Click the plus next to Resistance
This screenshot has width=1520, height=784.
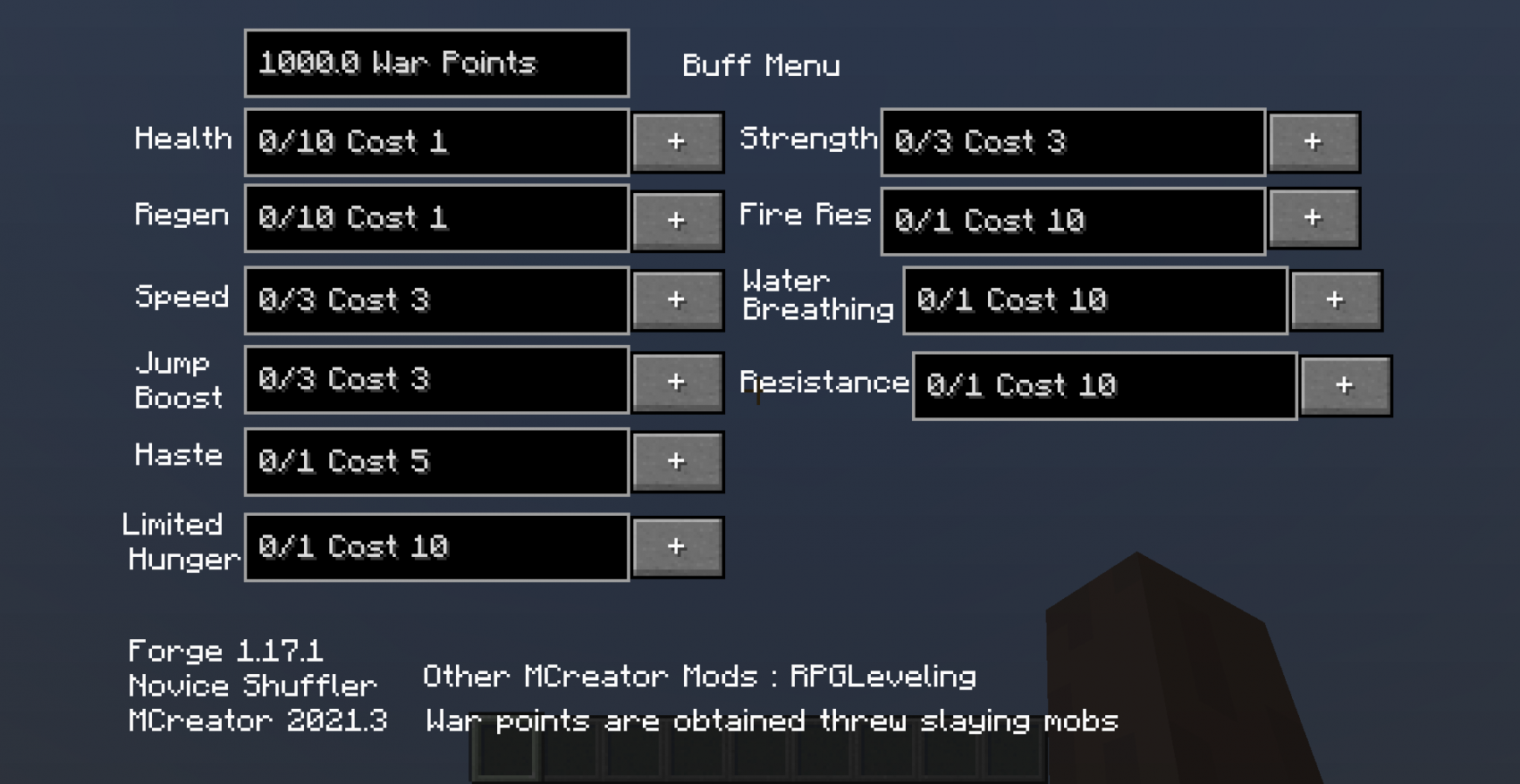(x=1346, y=384)
